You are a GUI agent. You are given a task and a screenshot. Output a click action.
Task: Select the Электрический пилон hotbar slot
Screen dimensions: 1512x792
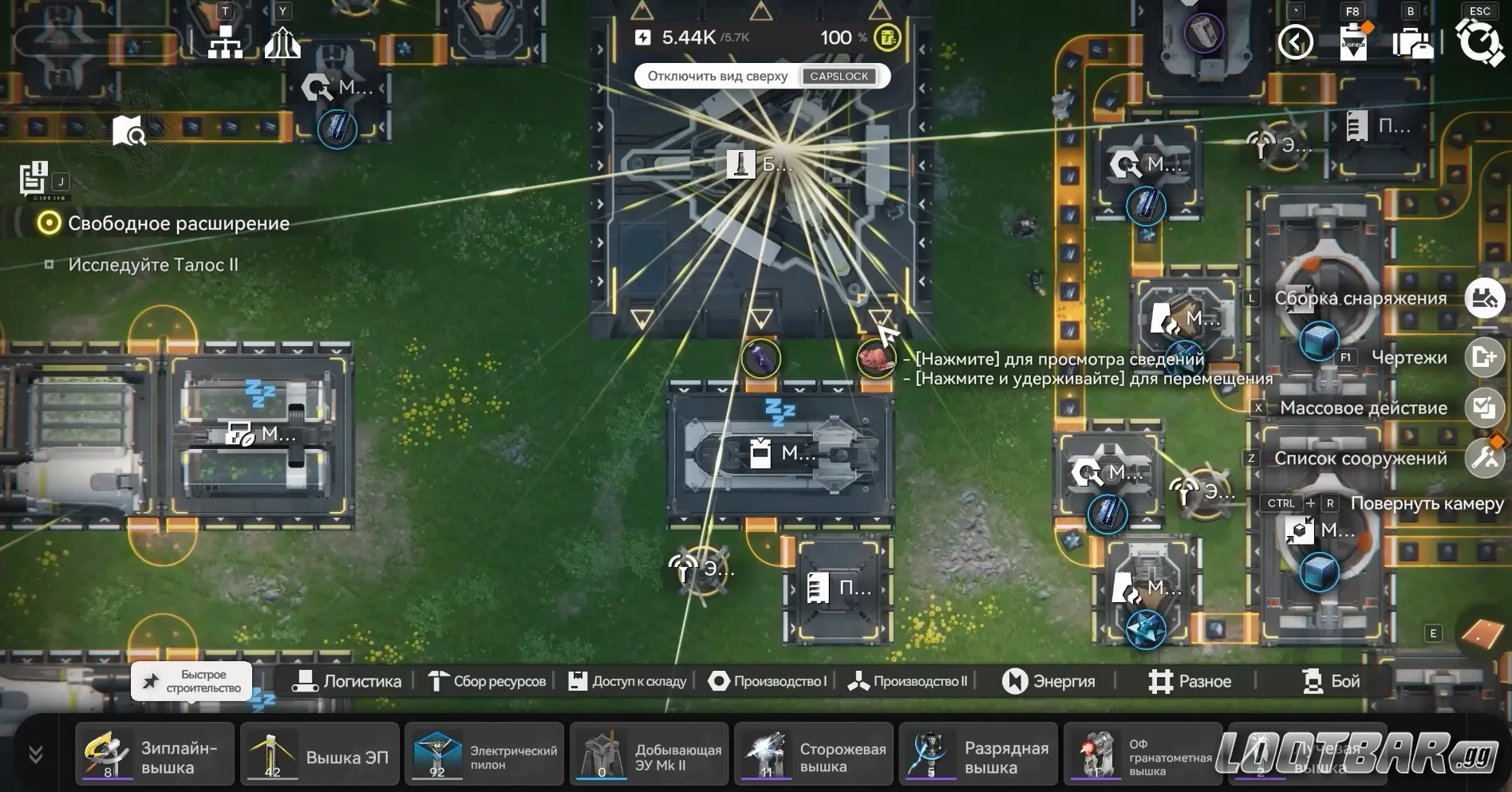coord(484,754)
